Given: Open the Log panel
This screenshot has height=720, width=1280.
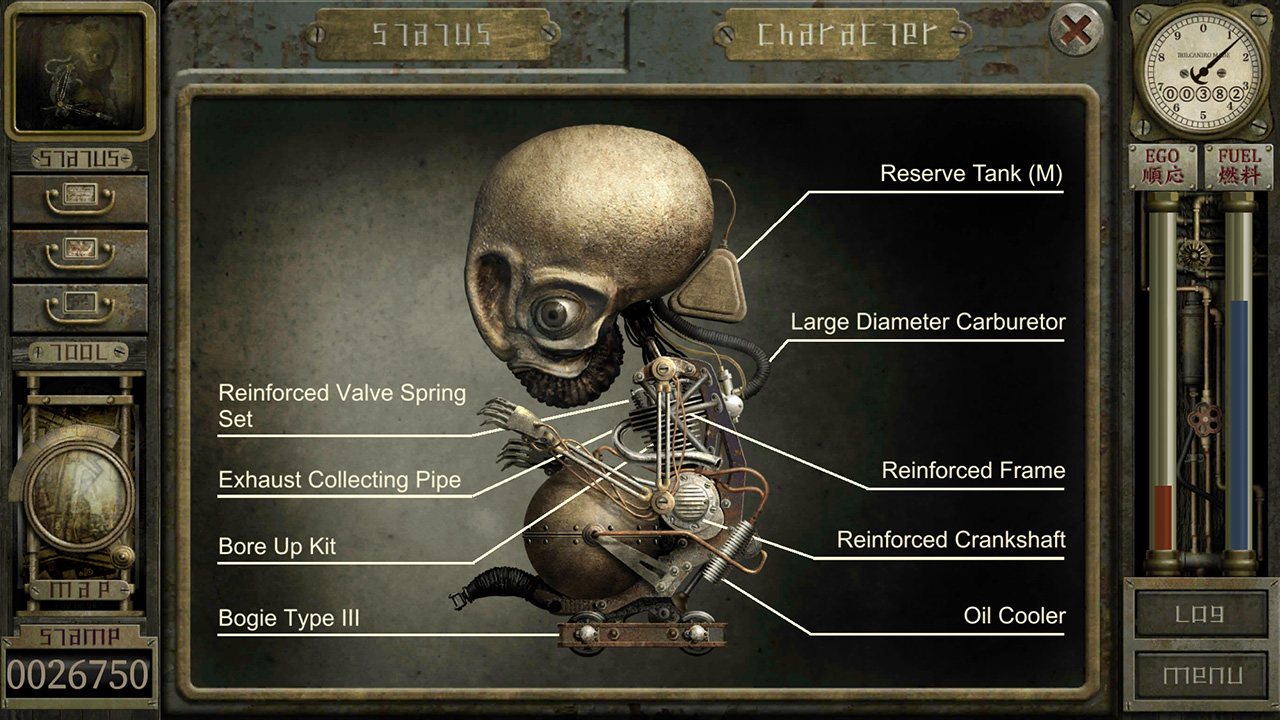Looking at the screenshot, I should 1202,614.
